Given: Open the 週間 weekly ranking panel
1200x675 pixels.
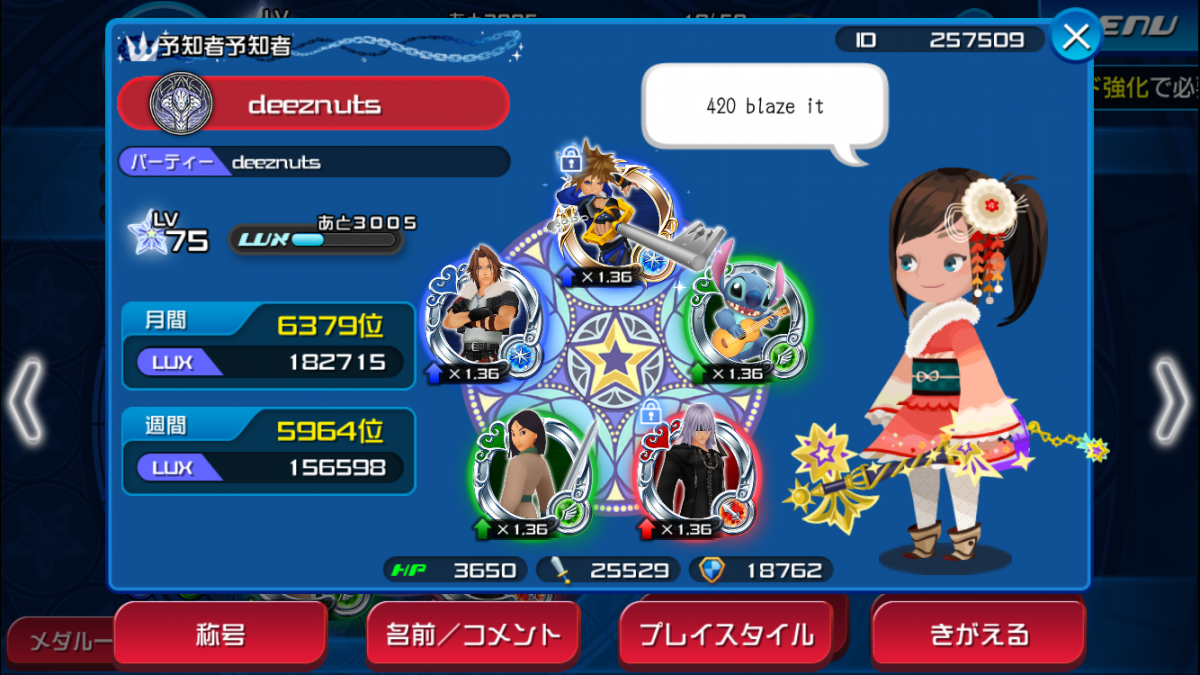Looking at the screenshot, I should click(x=268, y=451).
